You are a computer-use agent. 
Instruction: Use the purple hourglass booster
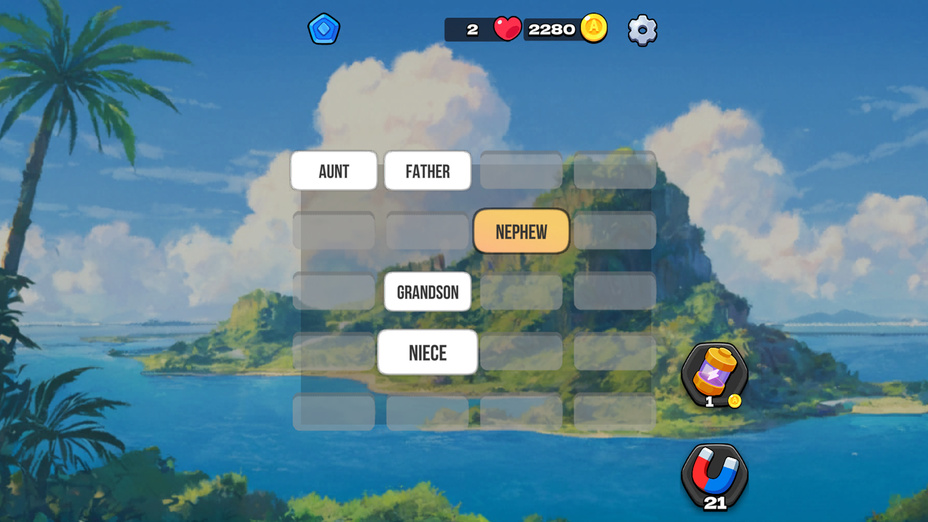click(x=714, y=372)
